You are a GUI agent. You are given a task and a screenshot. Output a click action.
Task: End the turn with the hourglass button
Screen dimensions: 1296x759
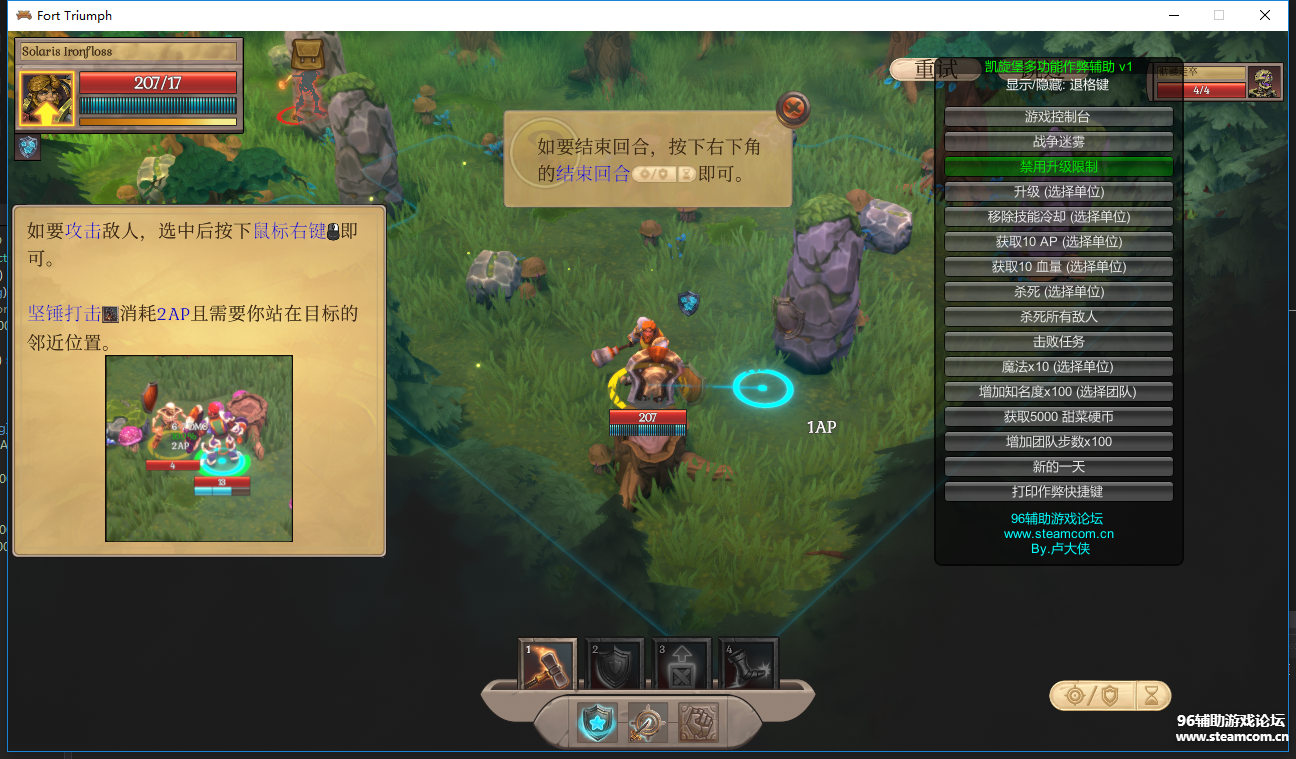[x=1153, y=695]
